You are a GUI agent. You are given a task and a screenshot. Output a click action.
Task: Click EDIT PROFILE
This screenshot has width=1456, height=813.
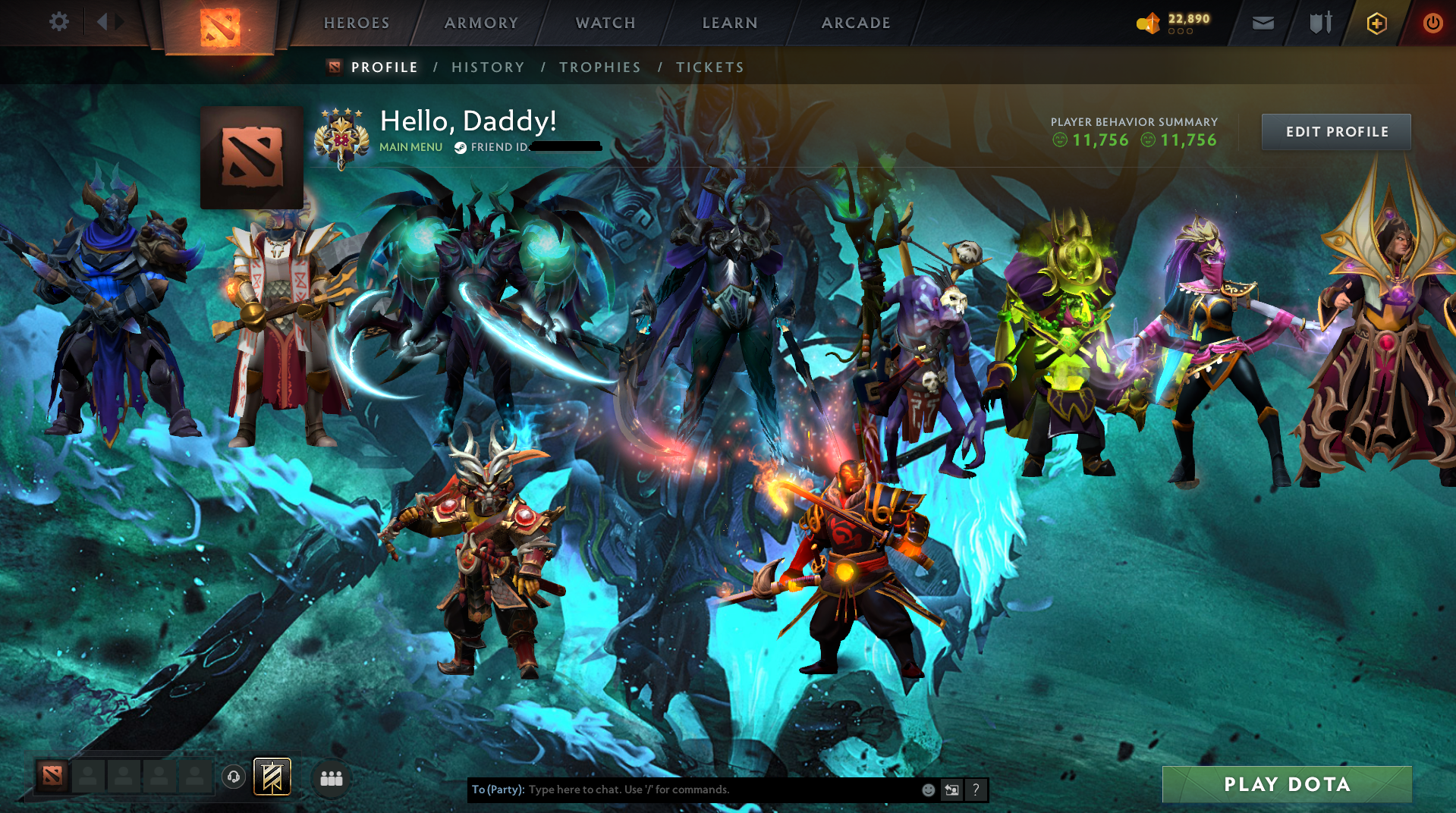pos(1335,131)
